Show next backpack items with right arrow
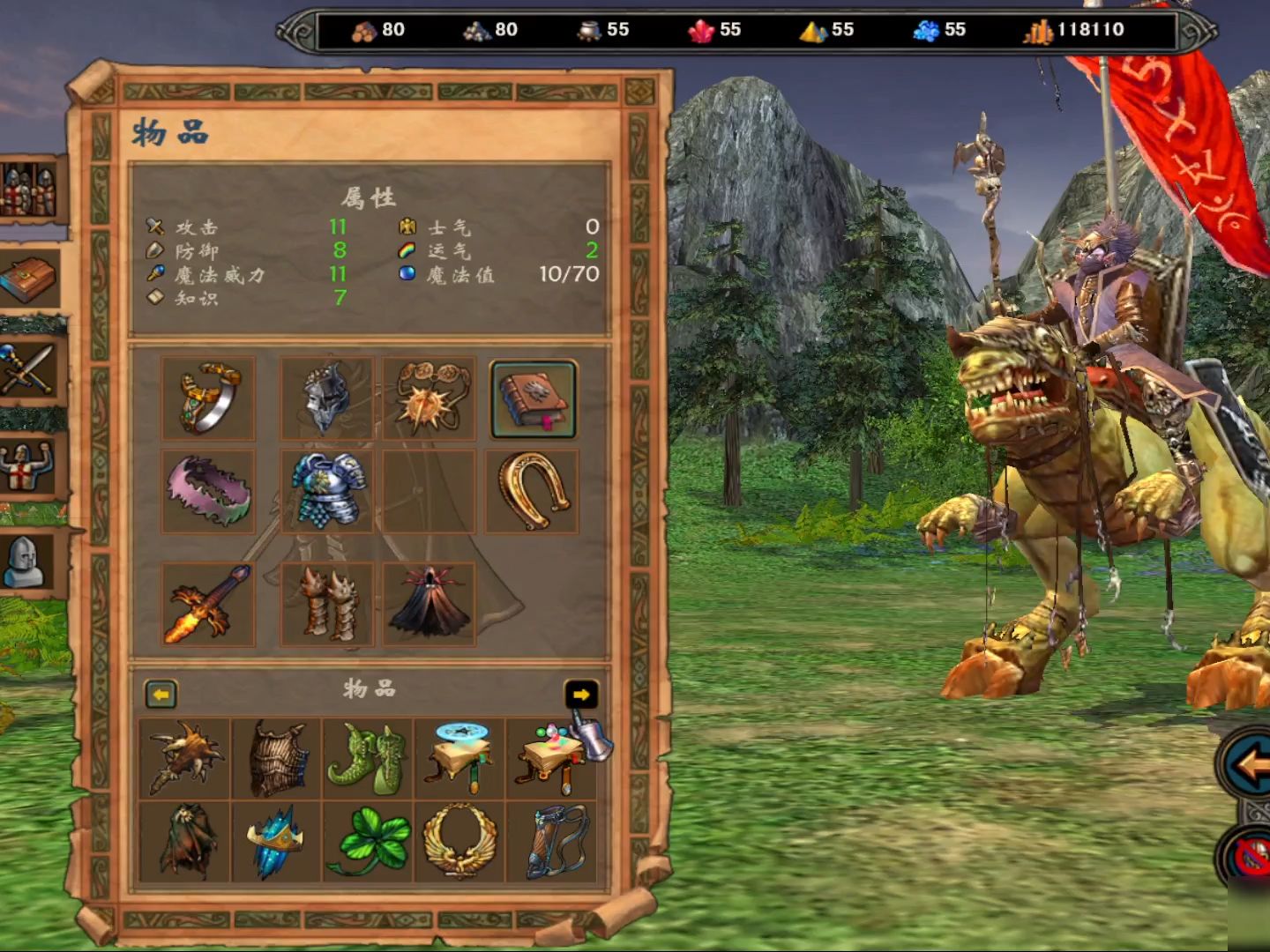 [580, 695]
